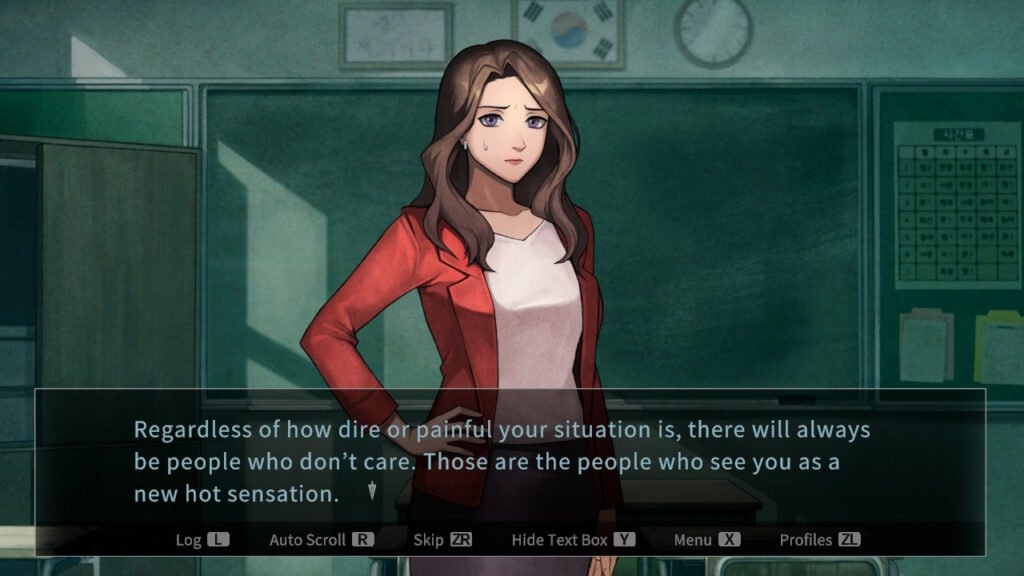This screenshot has width=1024, height=576.
Task: Turn on Auto Scroll
Action: coord(321,540)
